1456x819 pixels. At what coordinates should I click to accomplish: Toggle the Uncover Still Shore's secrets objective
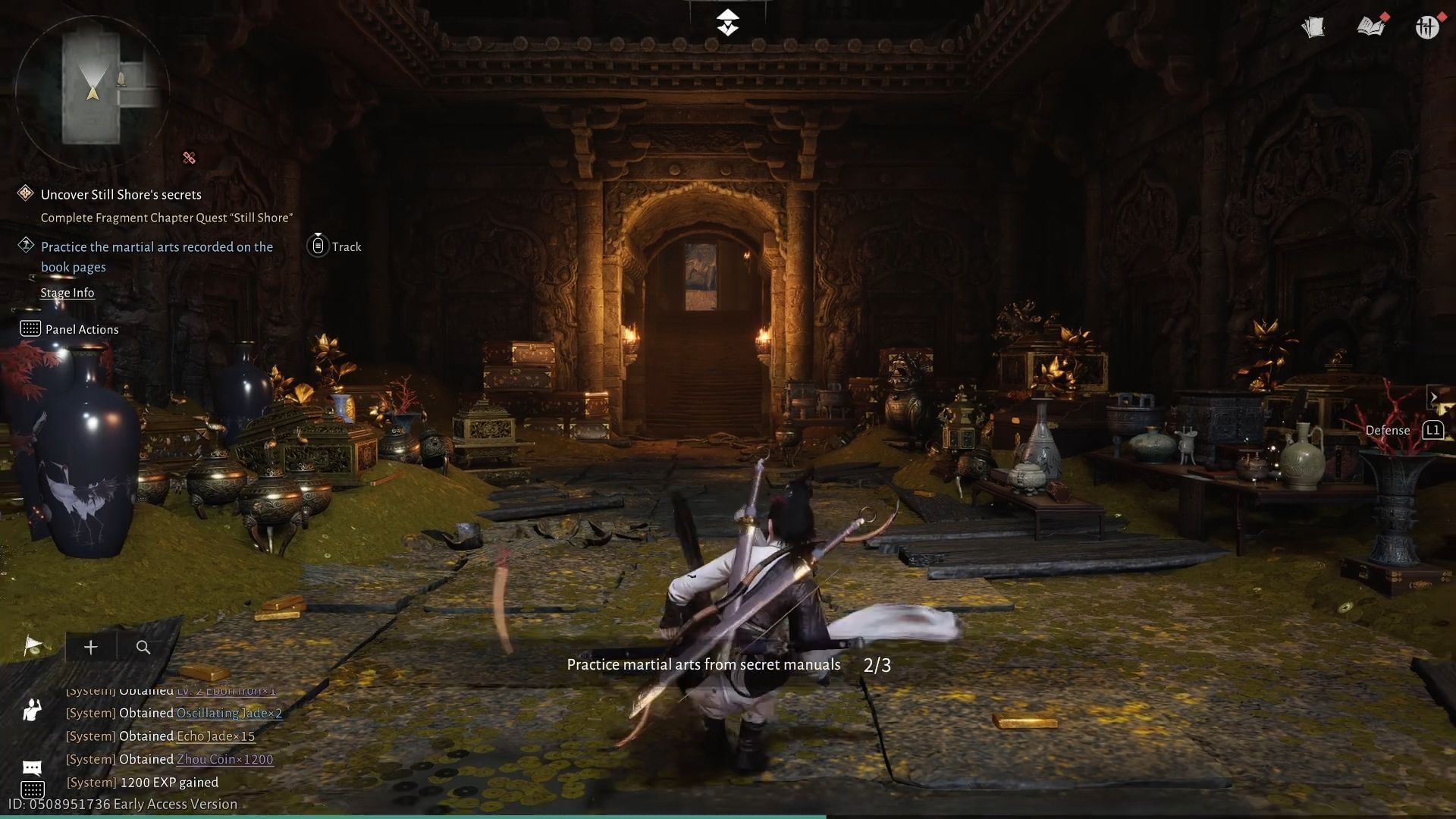tap(25, 193)
